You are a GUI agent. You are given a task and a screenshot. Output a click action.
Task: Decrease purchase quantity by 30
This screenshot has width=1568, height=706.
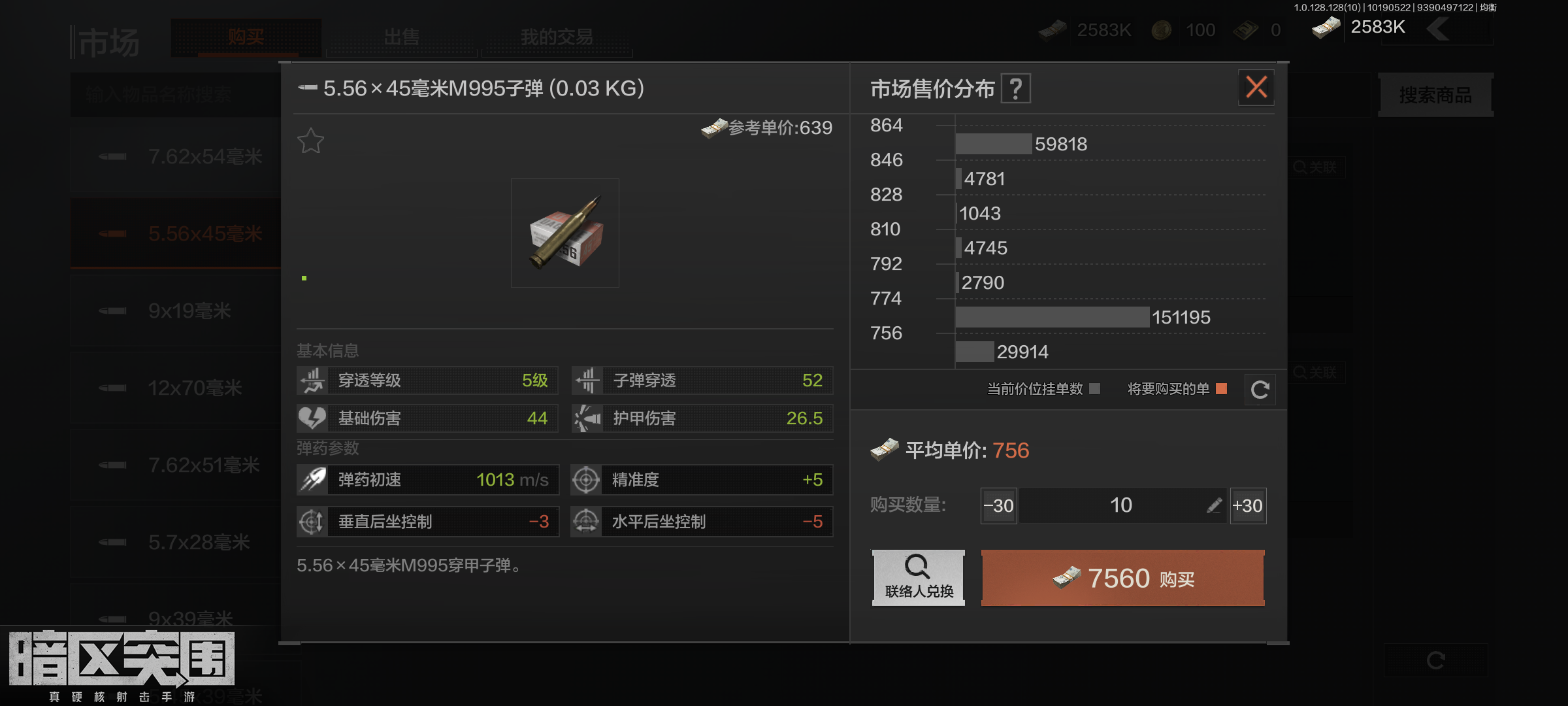click(998, 505)
